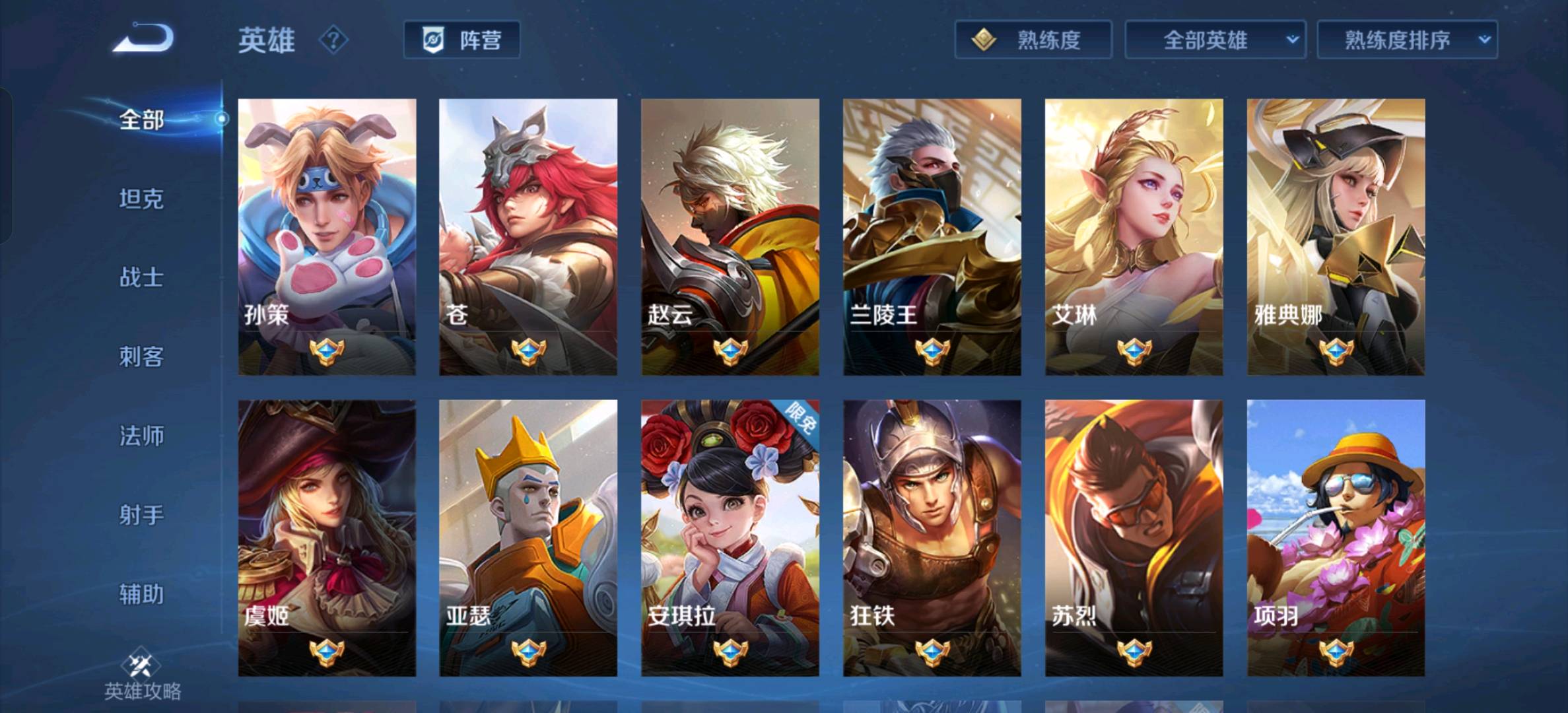1568x713 pixels.
Task: Expand the 全部英雄 dropdown
Action: tap(1215, 40)
